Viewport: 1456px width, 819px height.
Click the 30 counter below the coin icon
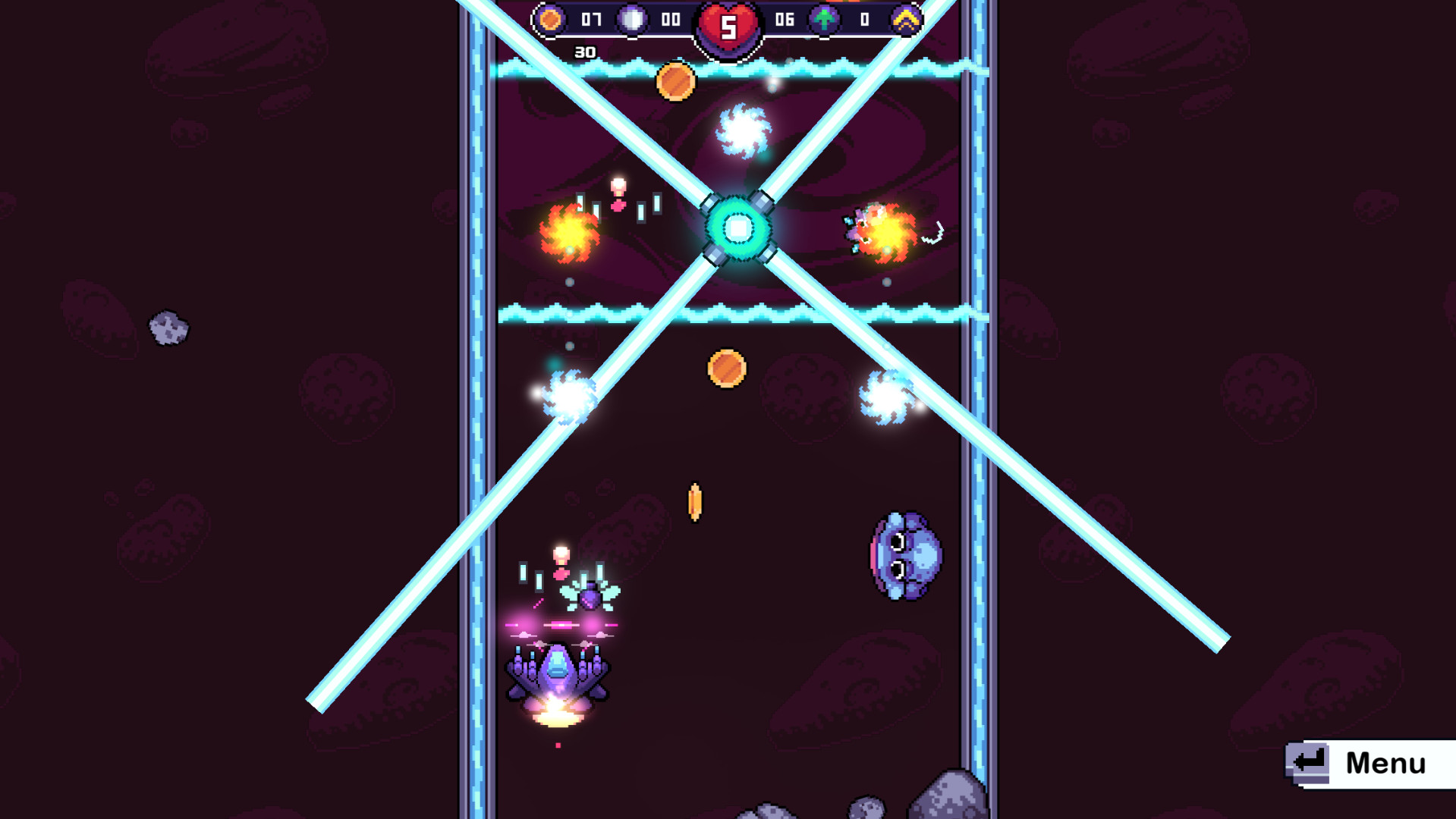pos(584,52)
